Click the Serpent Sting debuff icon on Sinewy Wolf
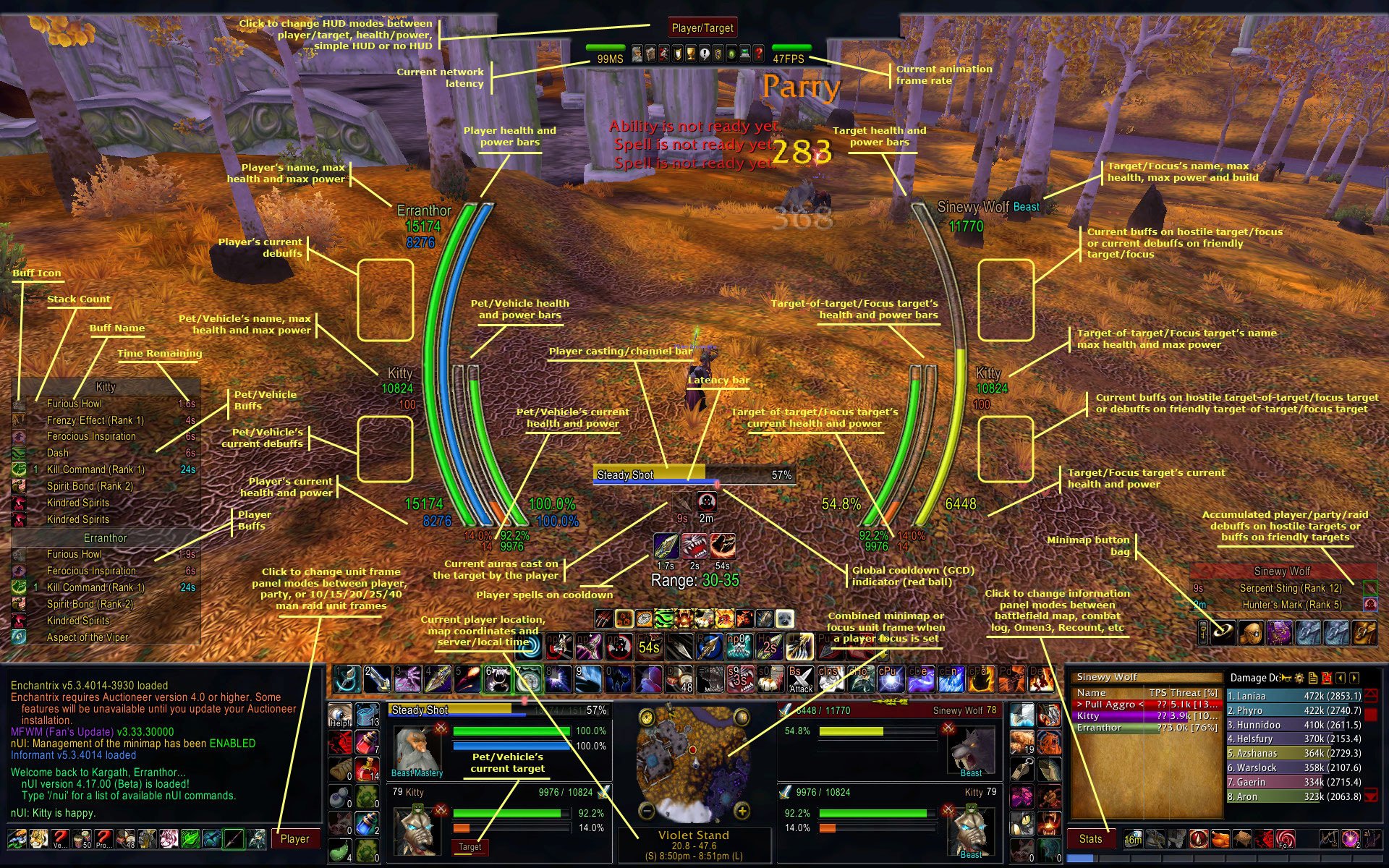Viewport: 1389px width, 868px height. pyautogui.click(x=1370, y=587)
